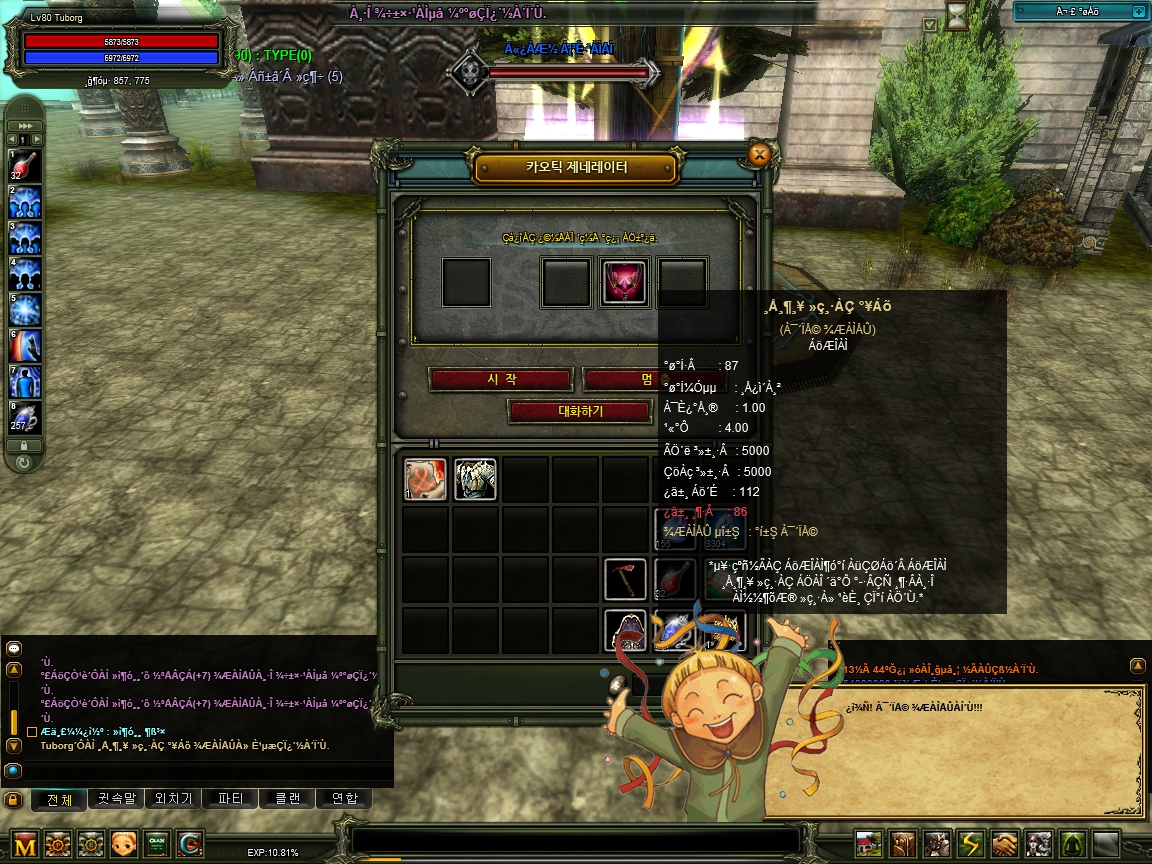
Task: Open the backpack inventory icon
Action: [903, 845]
